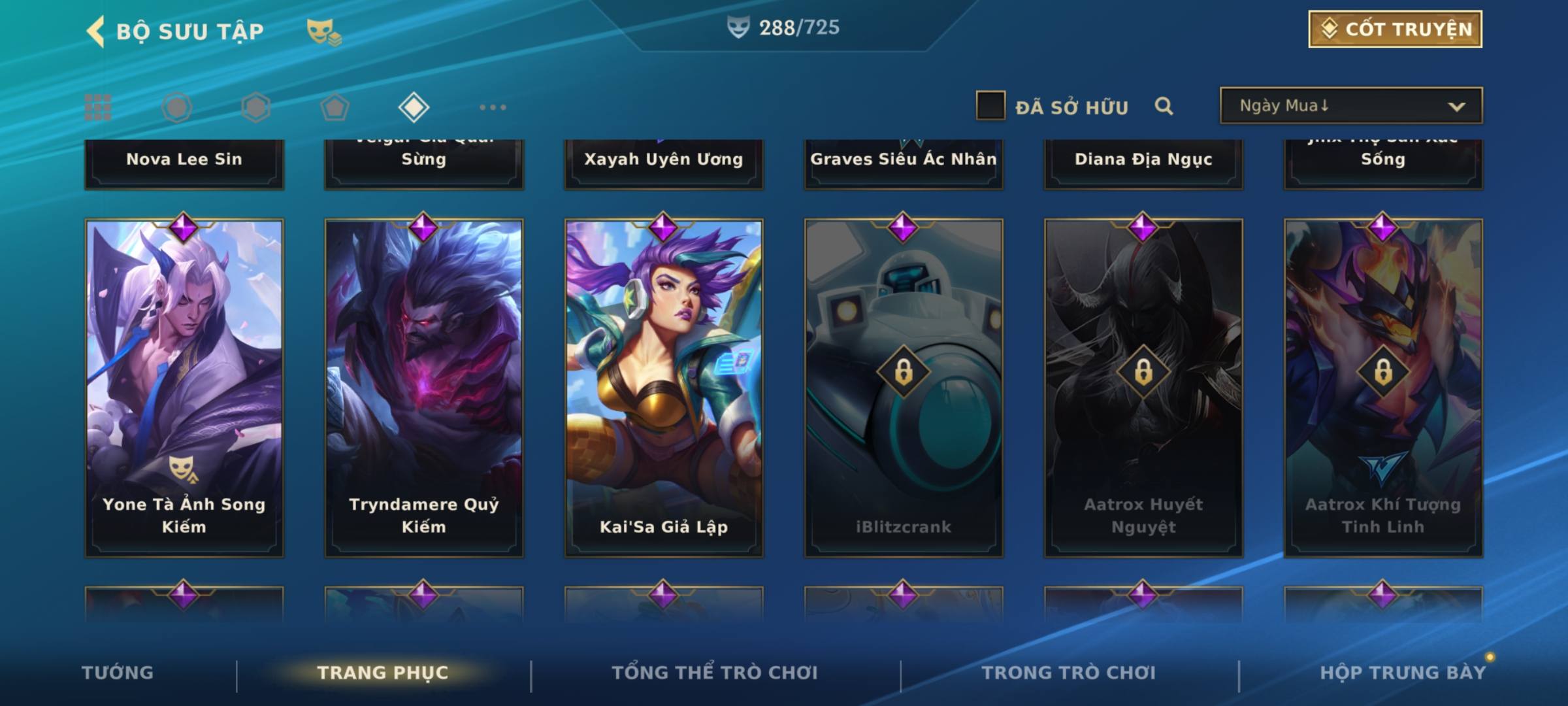Screen dimensions: 1568x706
Task: Choose Tryndamere Quỷ Kiếm skin card
Action: click(x=424, y=387)
